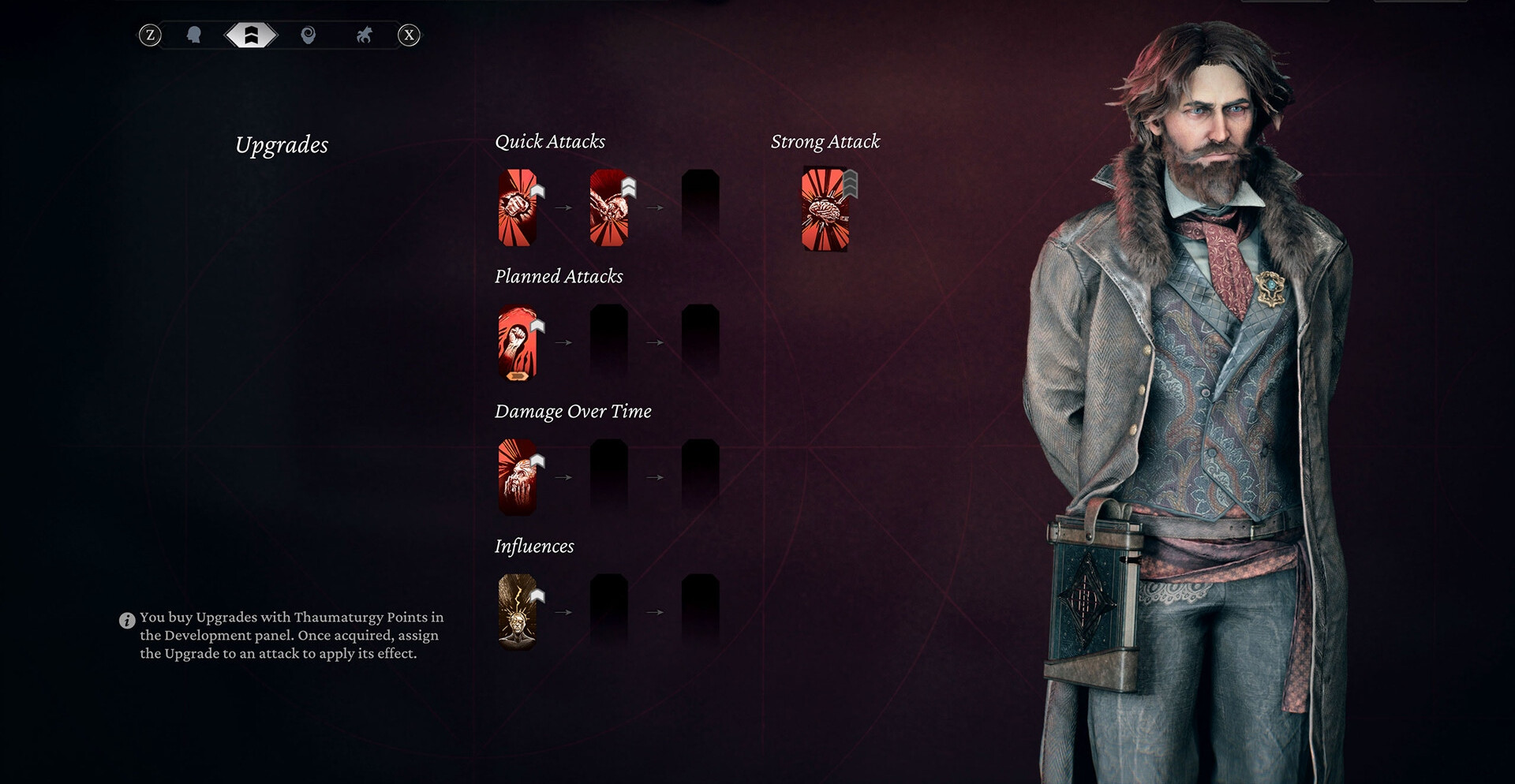The width and height of the screenshot is (1515, 784).
Task: Pick the raised fist Planned Attack card
Action: pos(518,342)
